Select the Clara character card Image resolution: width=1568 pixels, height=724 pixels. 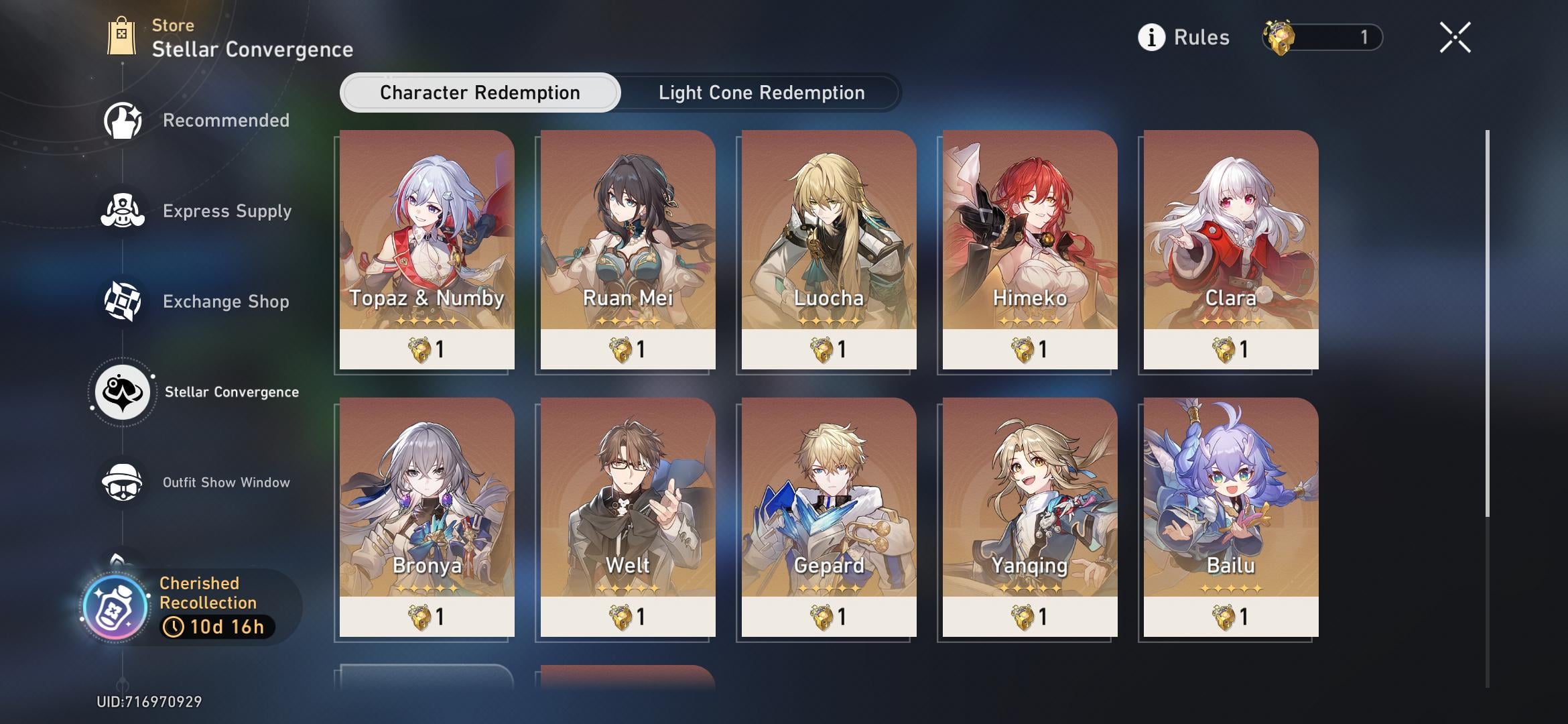(x=1231, y=249)
